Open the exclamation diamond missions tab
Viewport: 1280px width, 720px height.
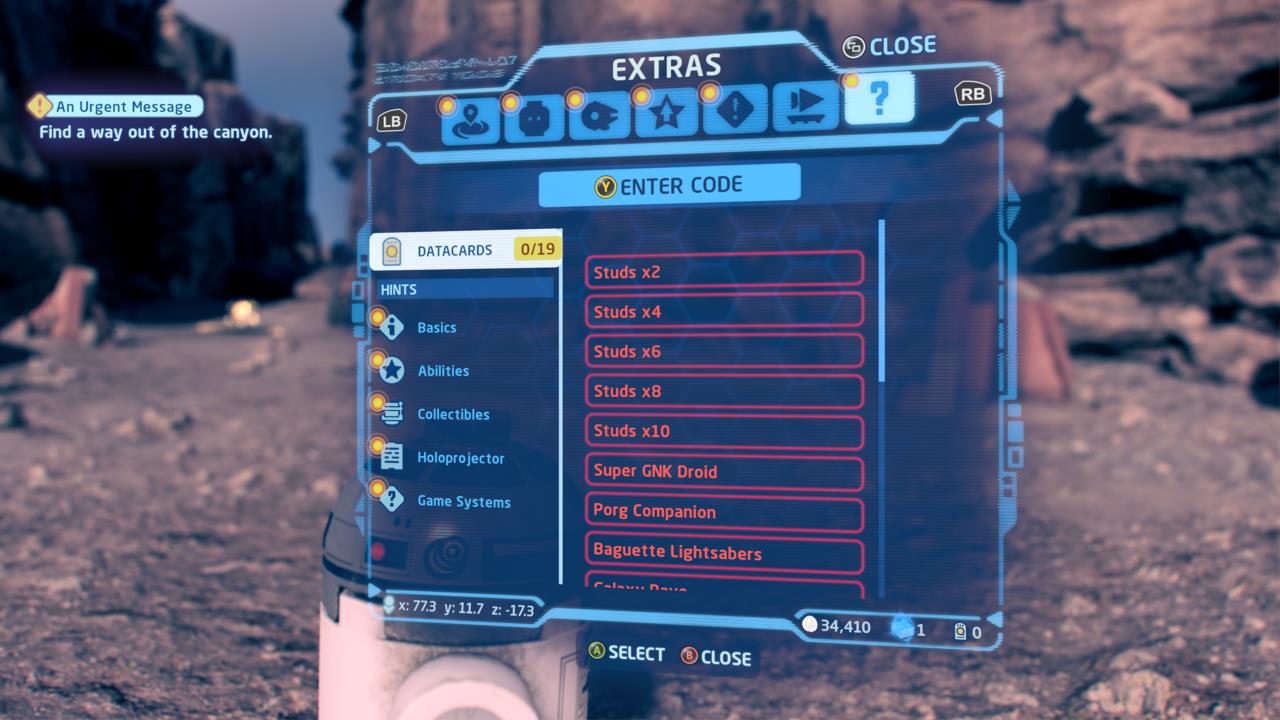coord(735,109)
